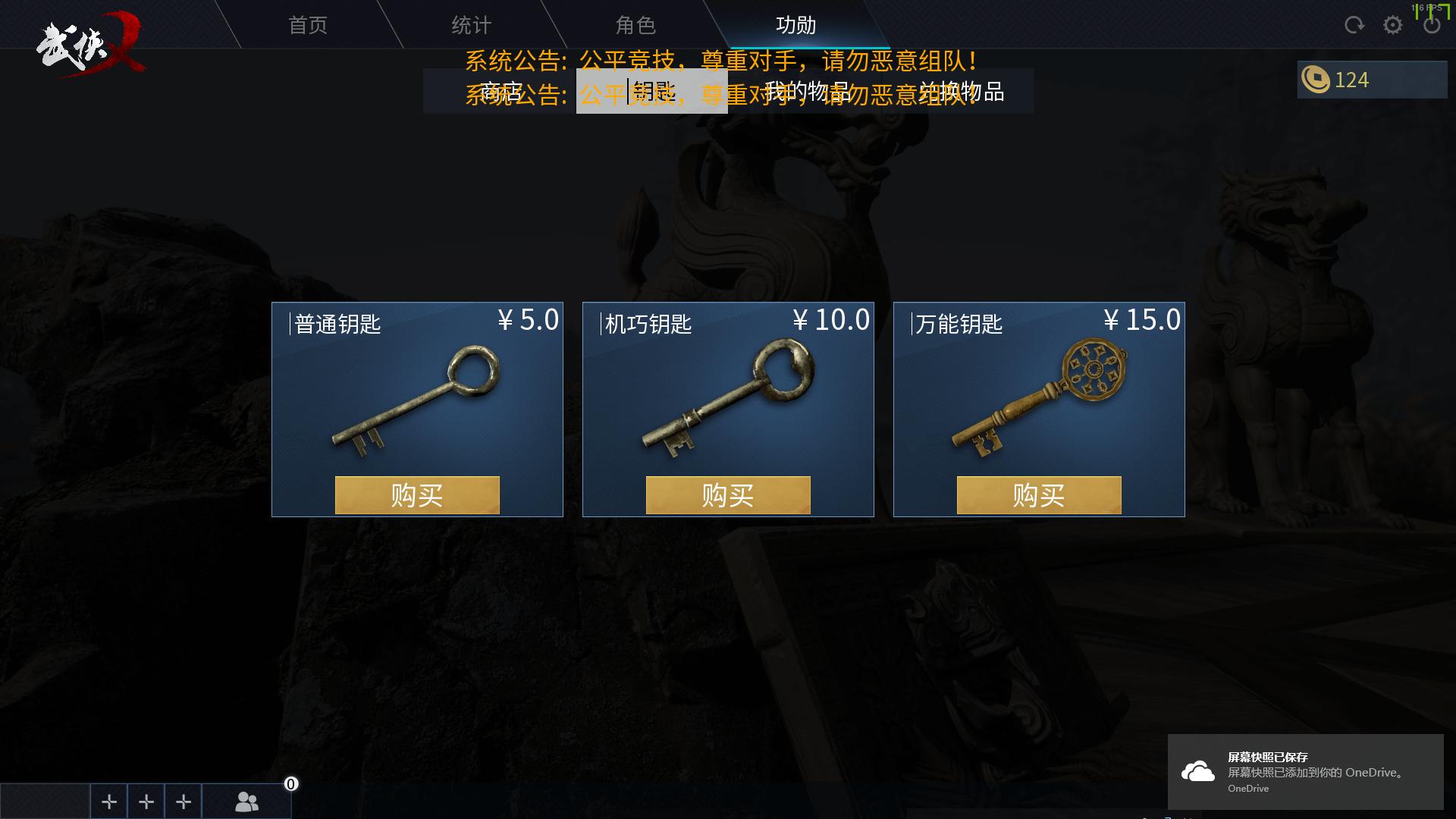
Task: Open settings via the gear icon
Action: [x=1394, y=24]
